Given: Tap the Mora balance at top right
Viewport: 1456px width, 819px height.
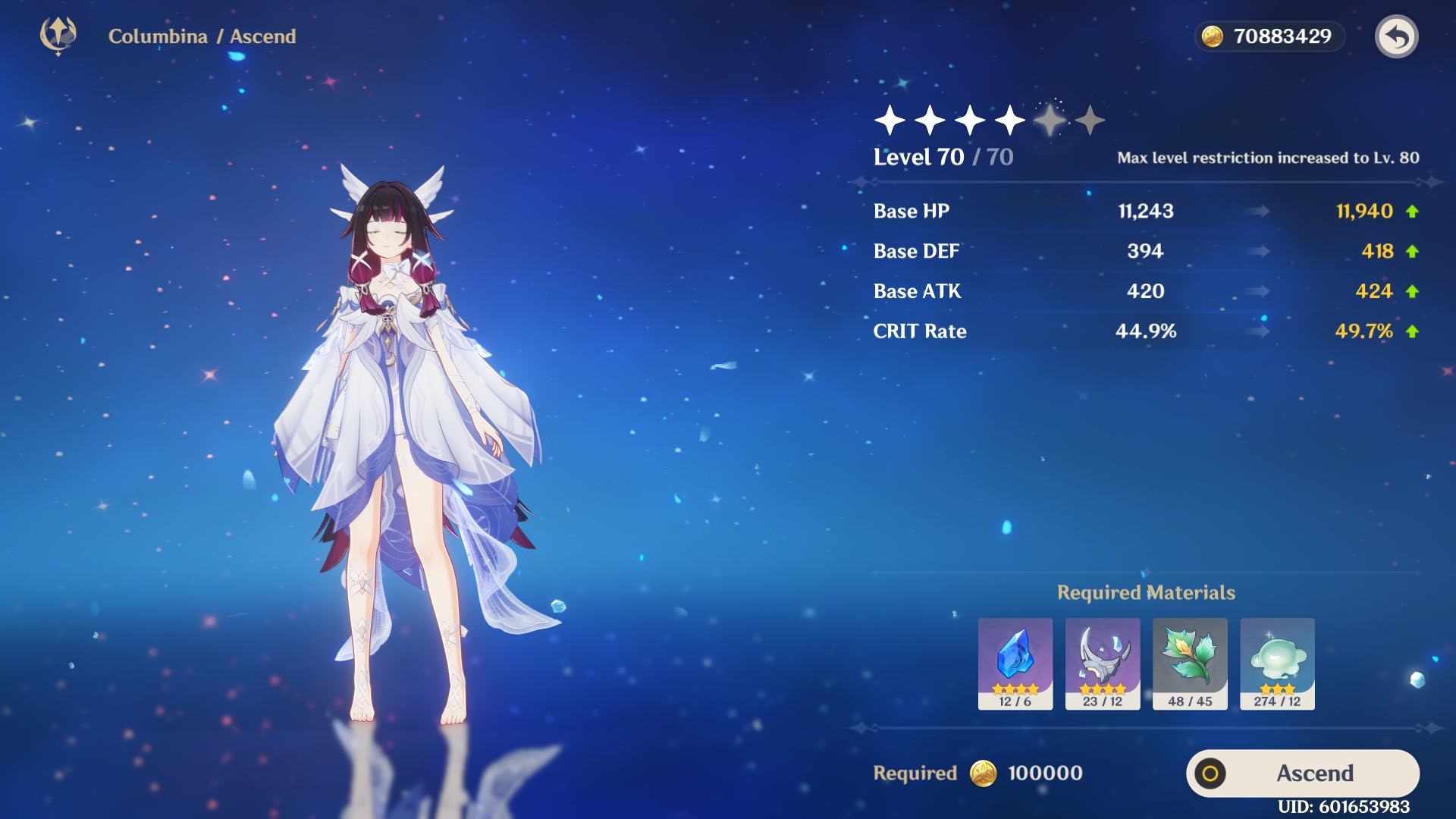Looking at the screenshot, I should pos(1269,36).
